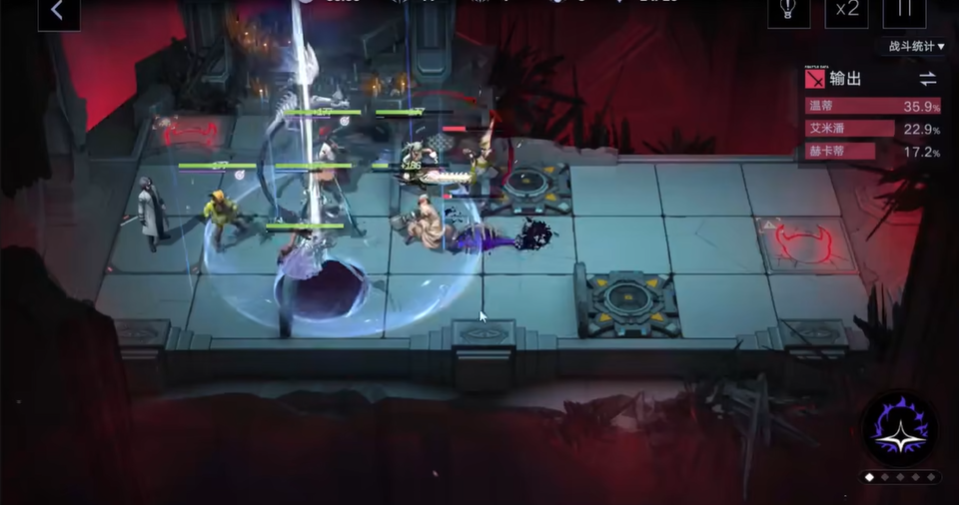Collapse the 战斗统计 battle stats dropdown
Image resolution: width=959 pixels, height=505 pixels.
click(914, 46)
